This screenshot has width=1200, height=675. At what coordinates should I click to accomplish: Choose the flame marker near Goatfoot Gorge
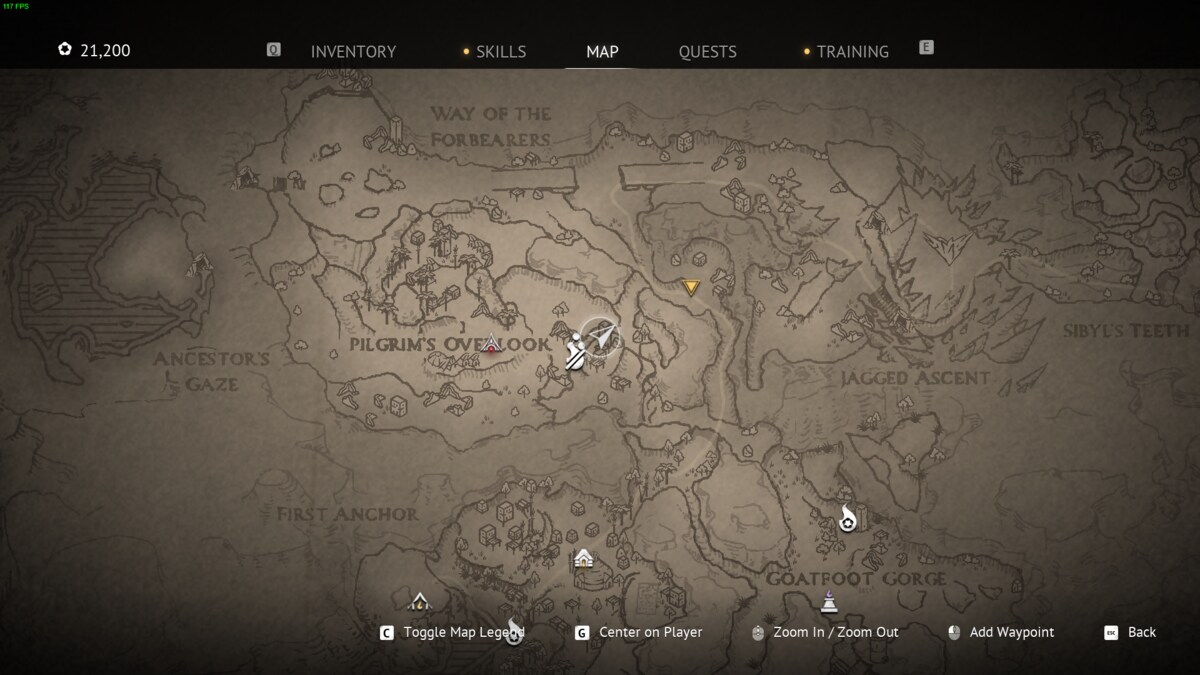click(848, 519)
